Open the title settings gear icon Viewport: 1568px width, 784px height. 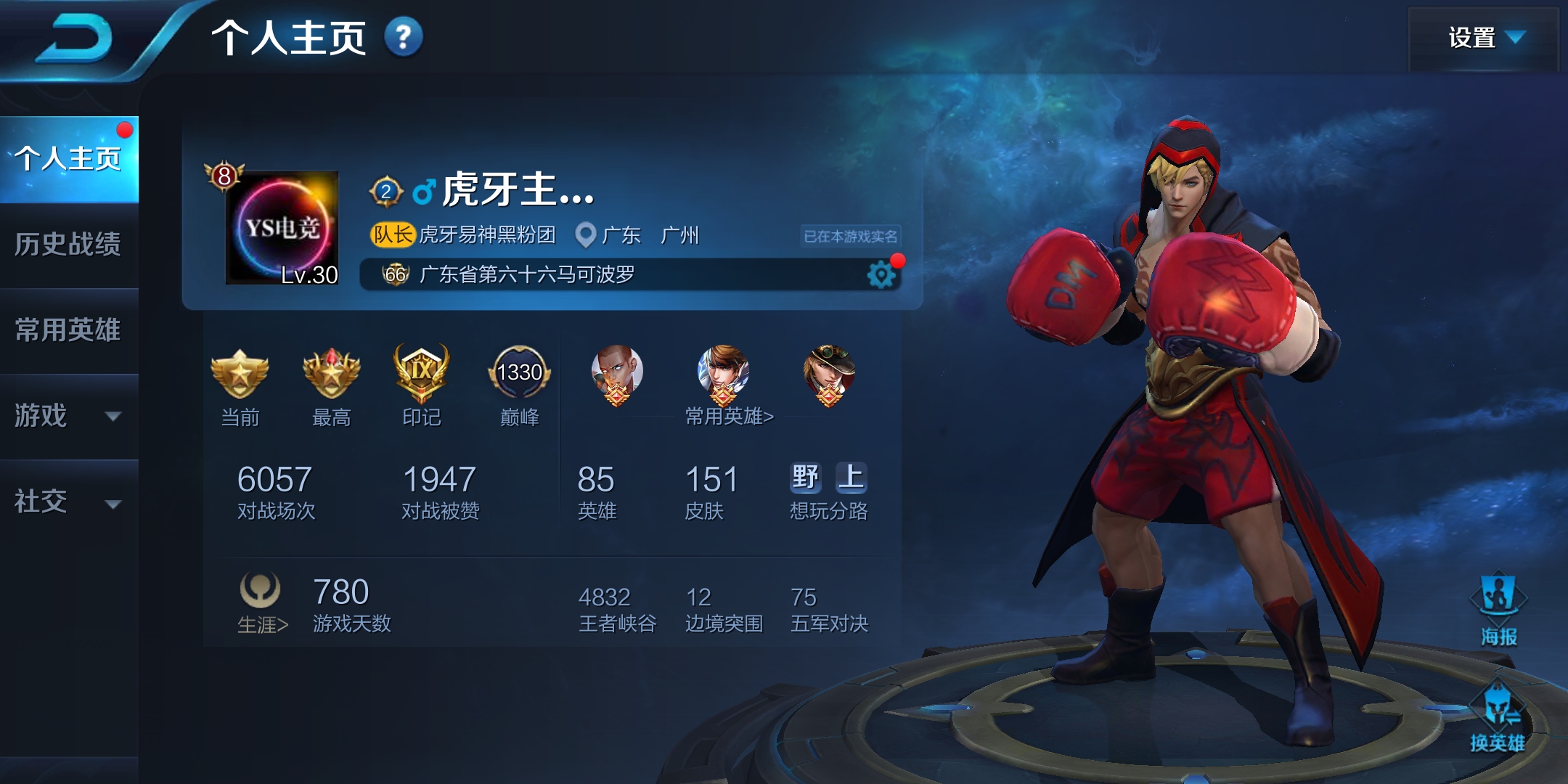[x=881, y=275]
